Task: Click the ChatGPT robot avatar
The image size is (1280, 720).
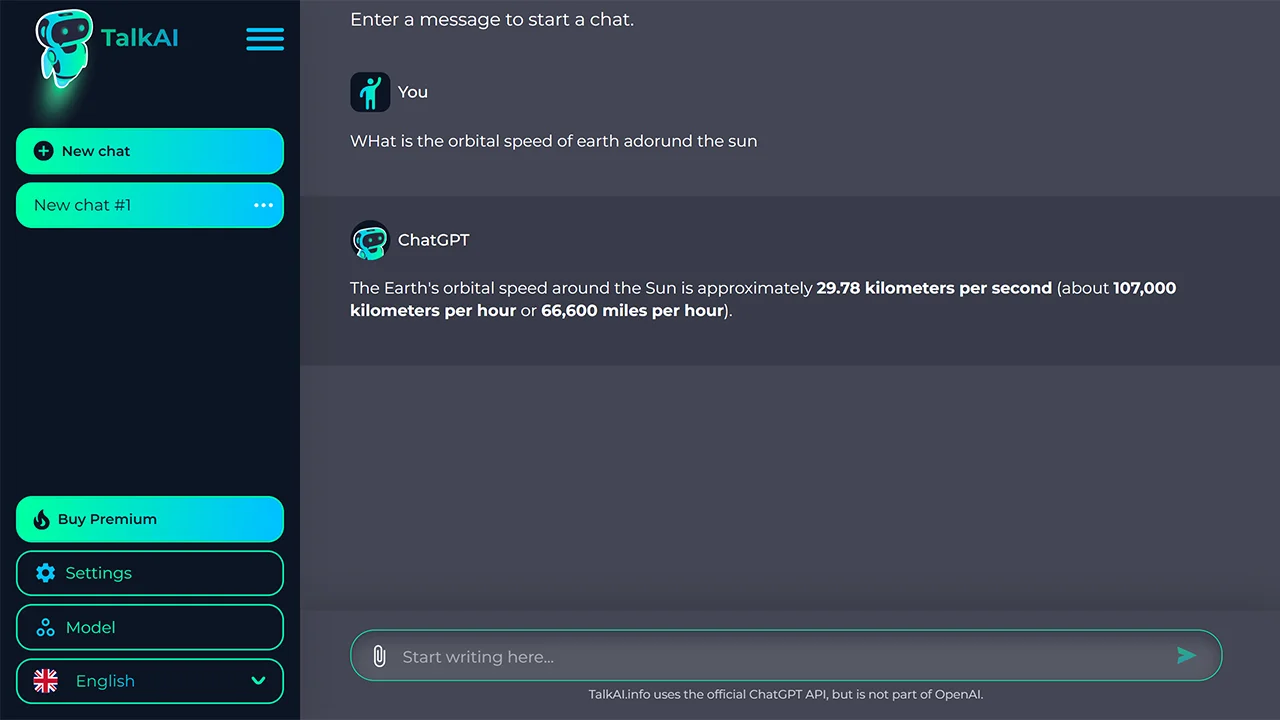Action: [370, 240]
